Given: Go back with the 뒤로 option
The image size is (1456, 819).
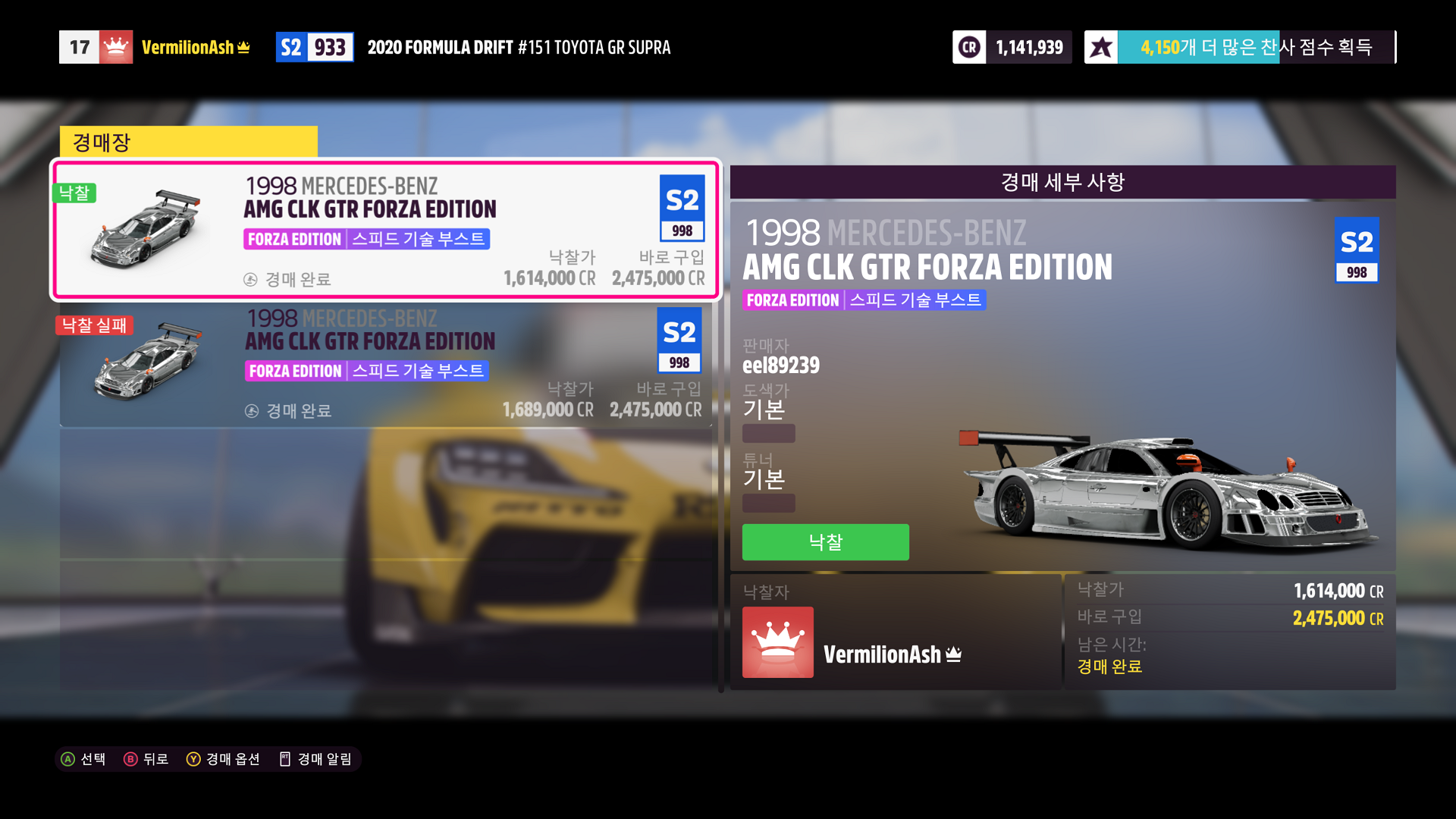Looking at the screenshot, I should (146, 759).
